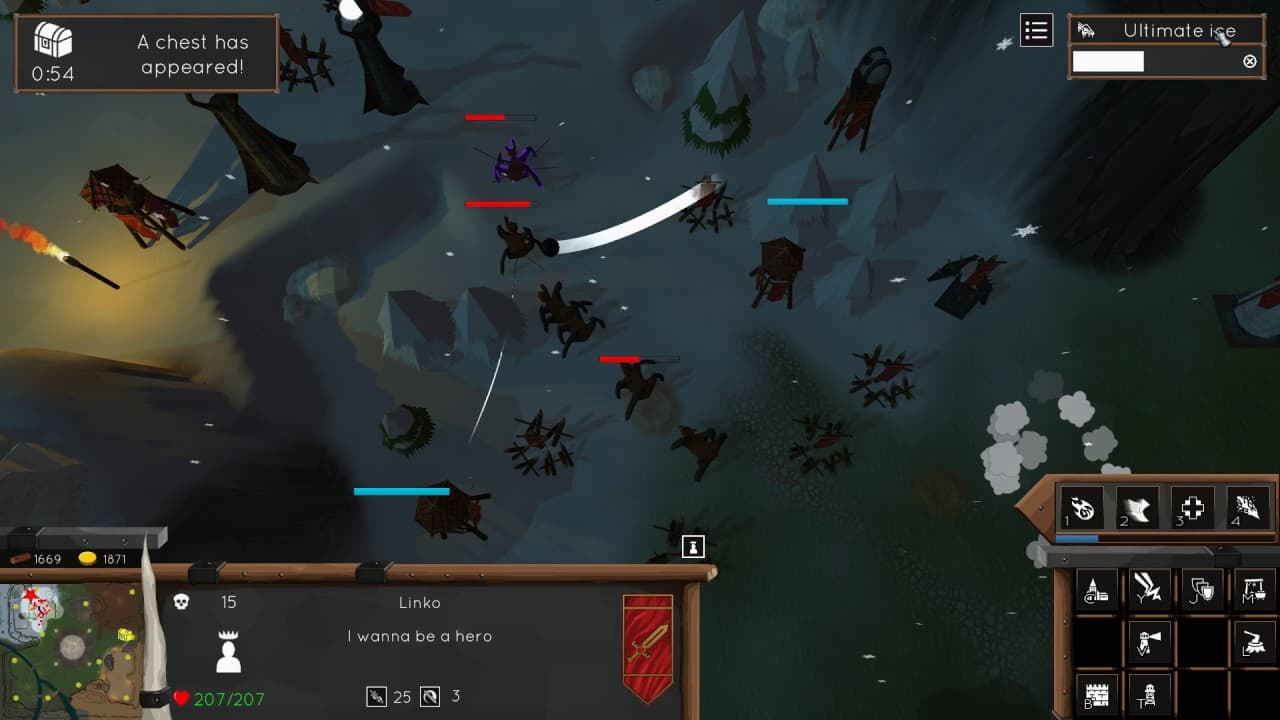Pick the triple shields upgrade icon (J)
The width and height of the screenshot is (1280, 720).
[x=1201, y=589]
